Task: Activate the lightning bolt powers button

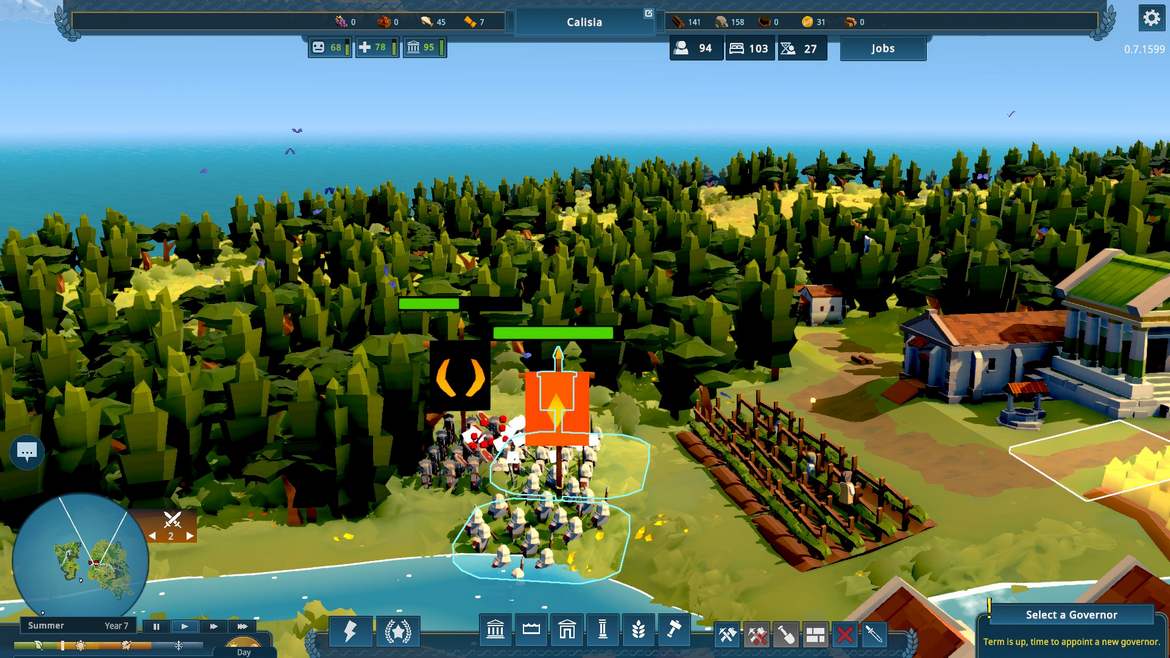Action: click(350, 632)
